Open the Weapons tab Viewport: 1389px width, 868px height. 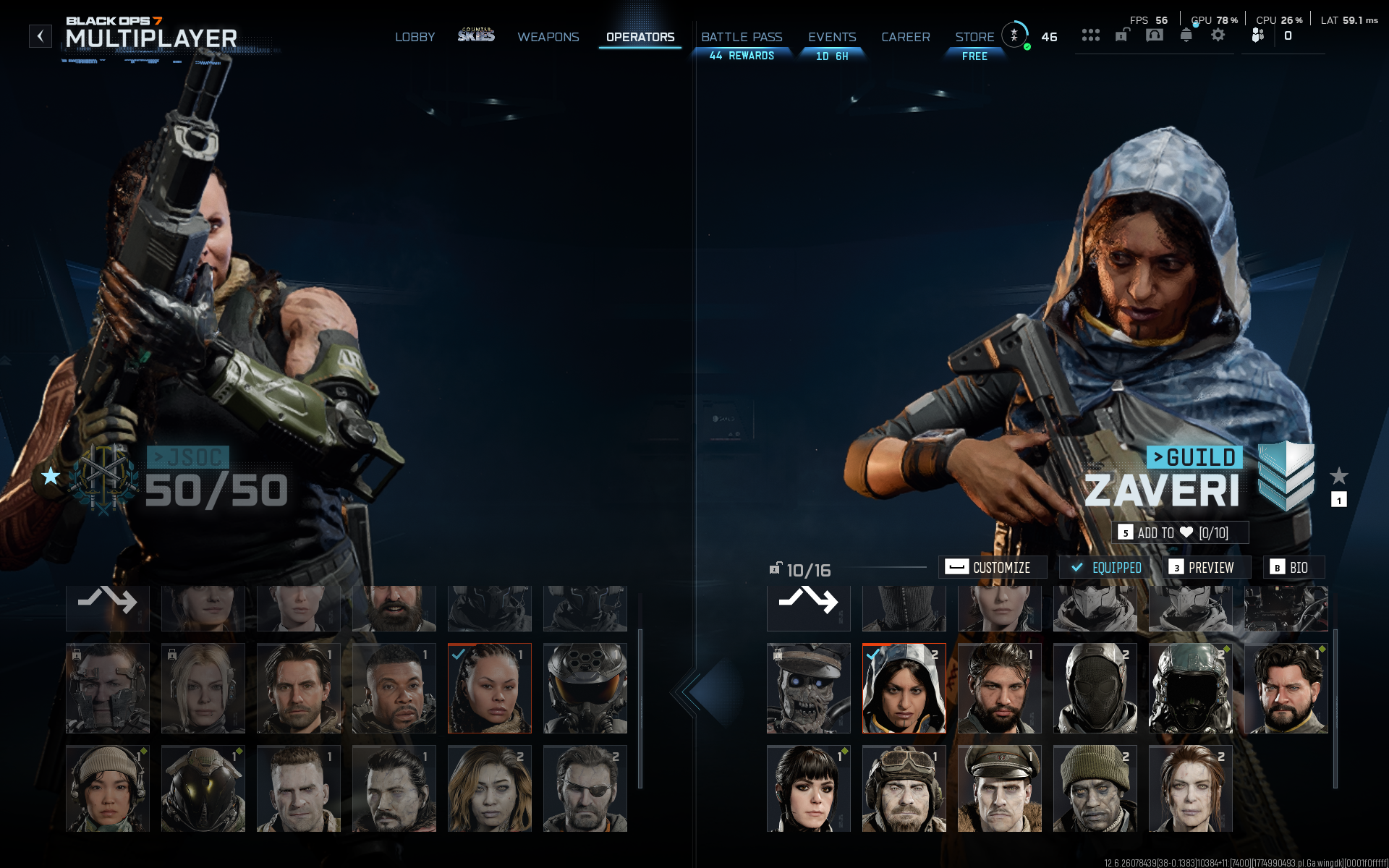[548, 37]
